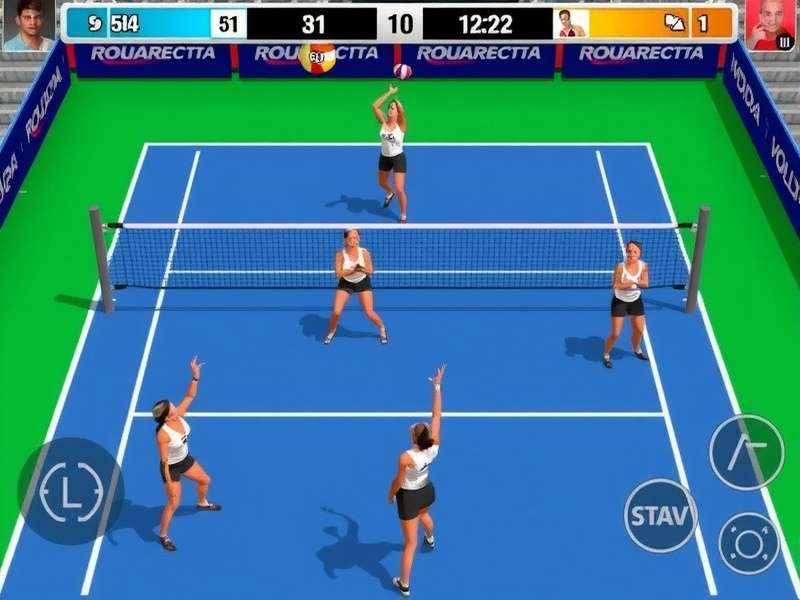Activate the round button with the angled line symbol
800x600 pixels.
(x=746, y=452)
